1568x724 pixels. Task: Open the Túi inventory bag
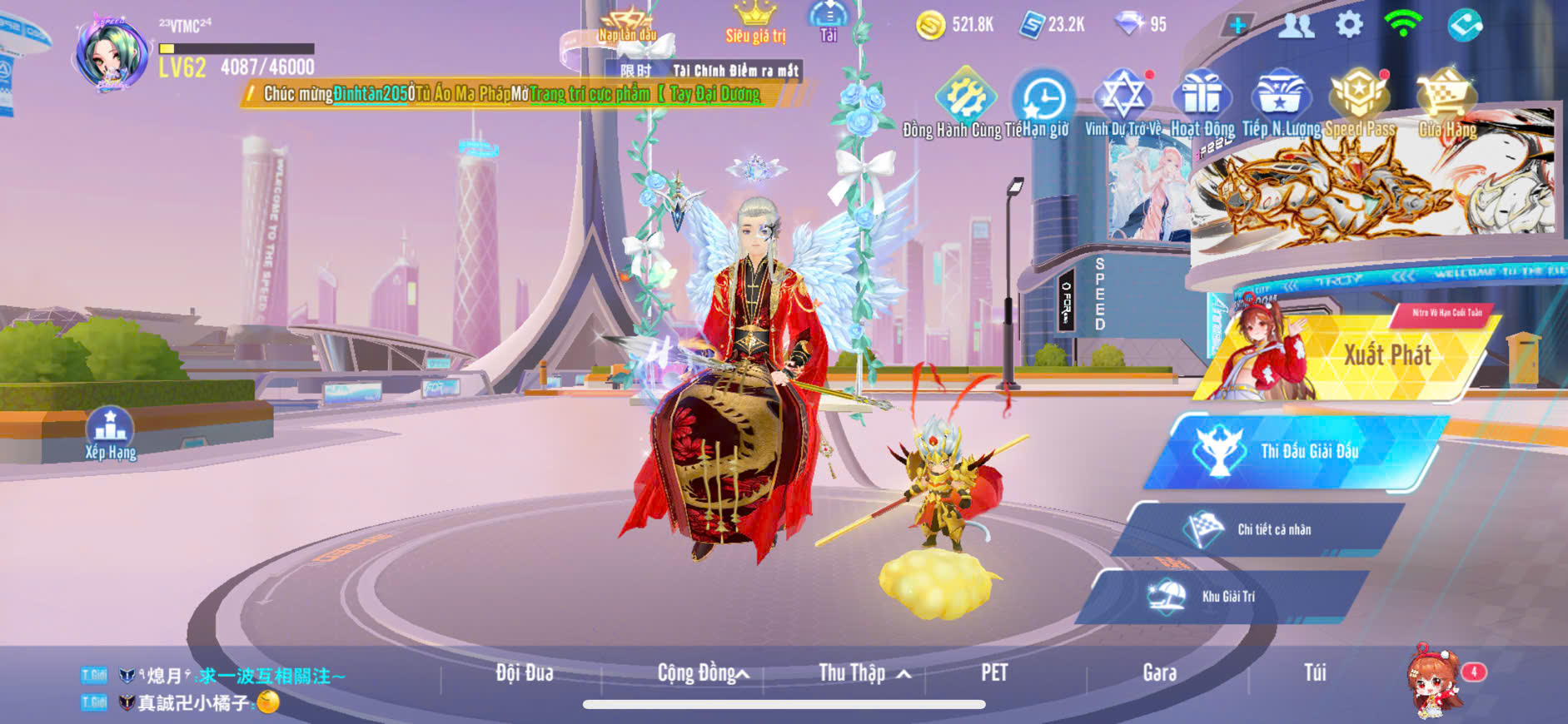pyautogui.click(x=1315, y=672)
